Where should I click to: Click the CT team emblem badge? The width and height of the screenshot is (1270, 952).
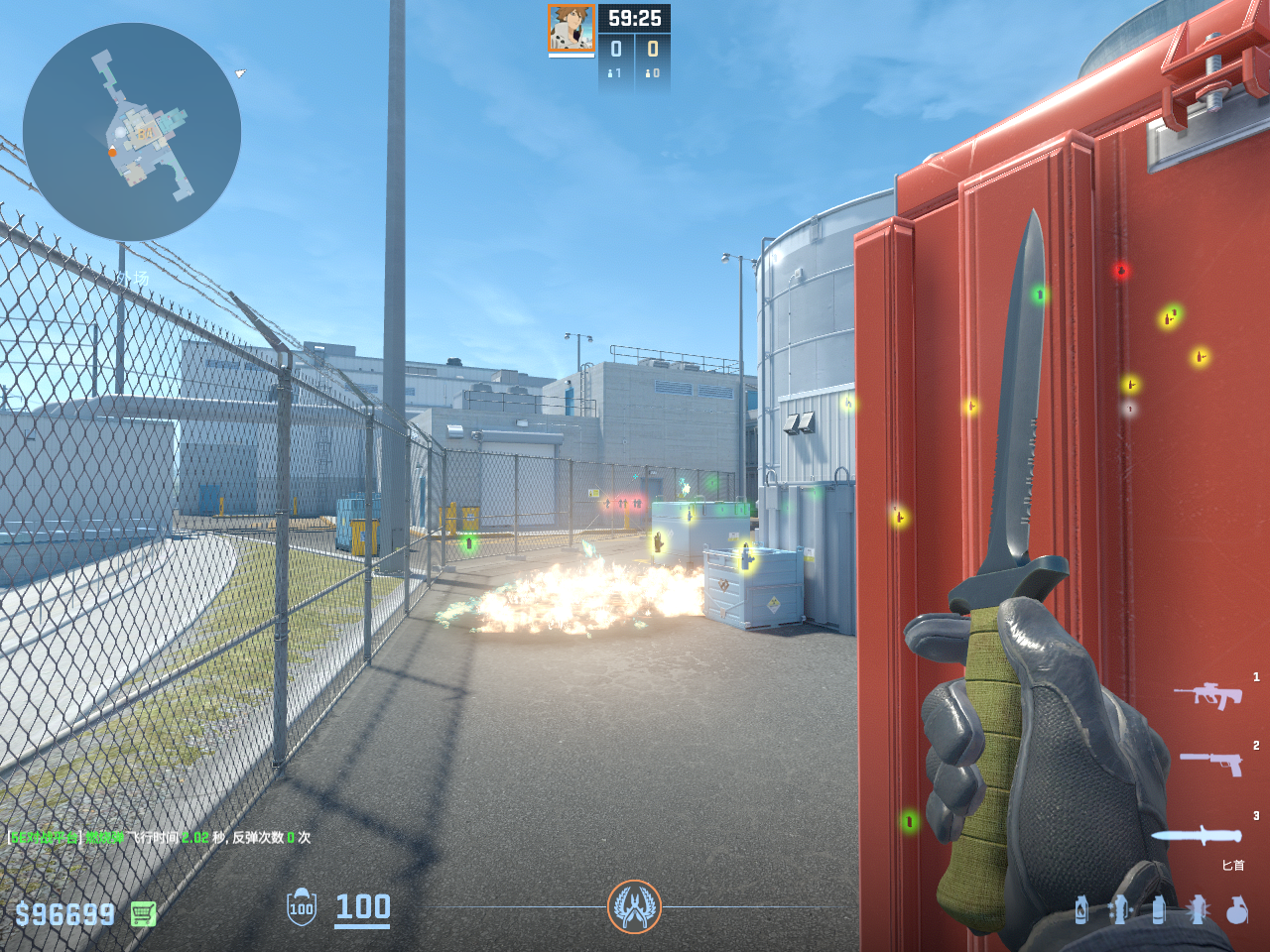634,906
